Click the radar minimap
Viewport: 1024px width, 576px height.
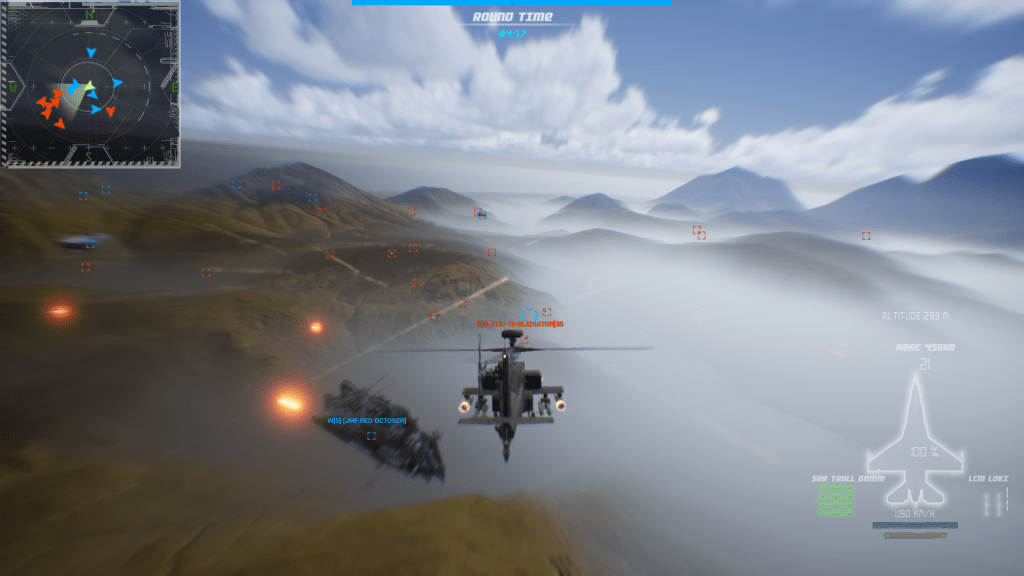90,83
